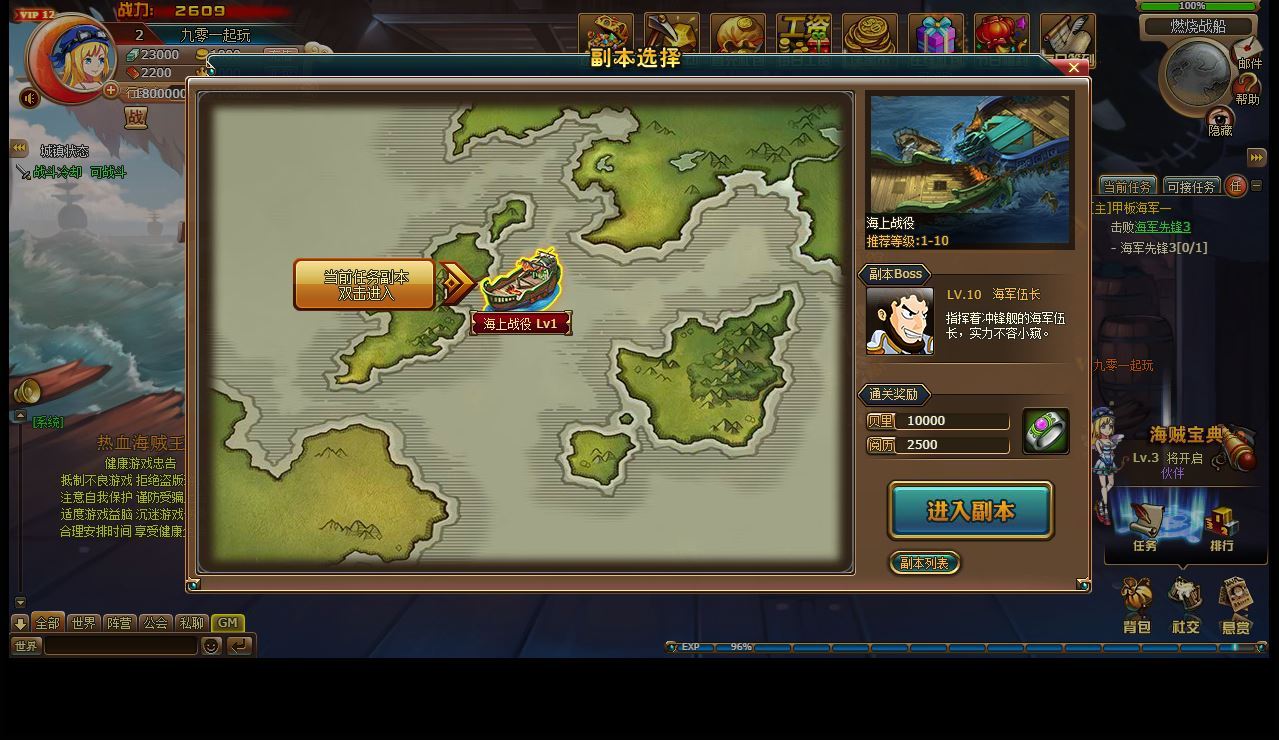Open the 任务 quest scroll icon
The width and height of the screenshot is (1279, 740).
(1146, 527)
